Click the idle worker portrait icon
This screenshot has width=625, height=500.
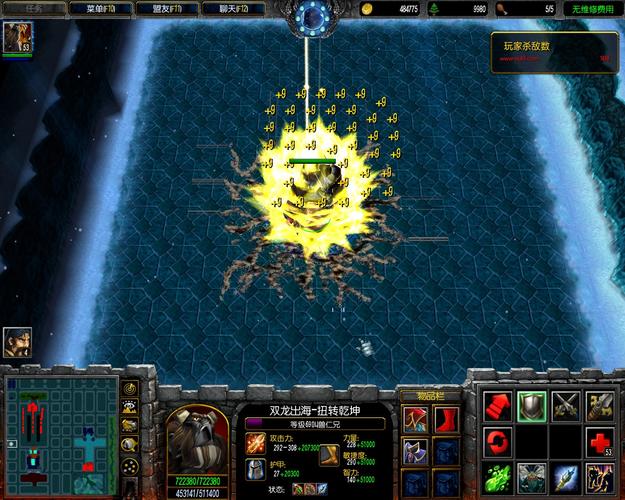[x=17, y=342]
